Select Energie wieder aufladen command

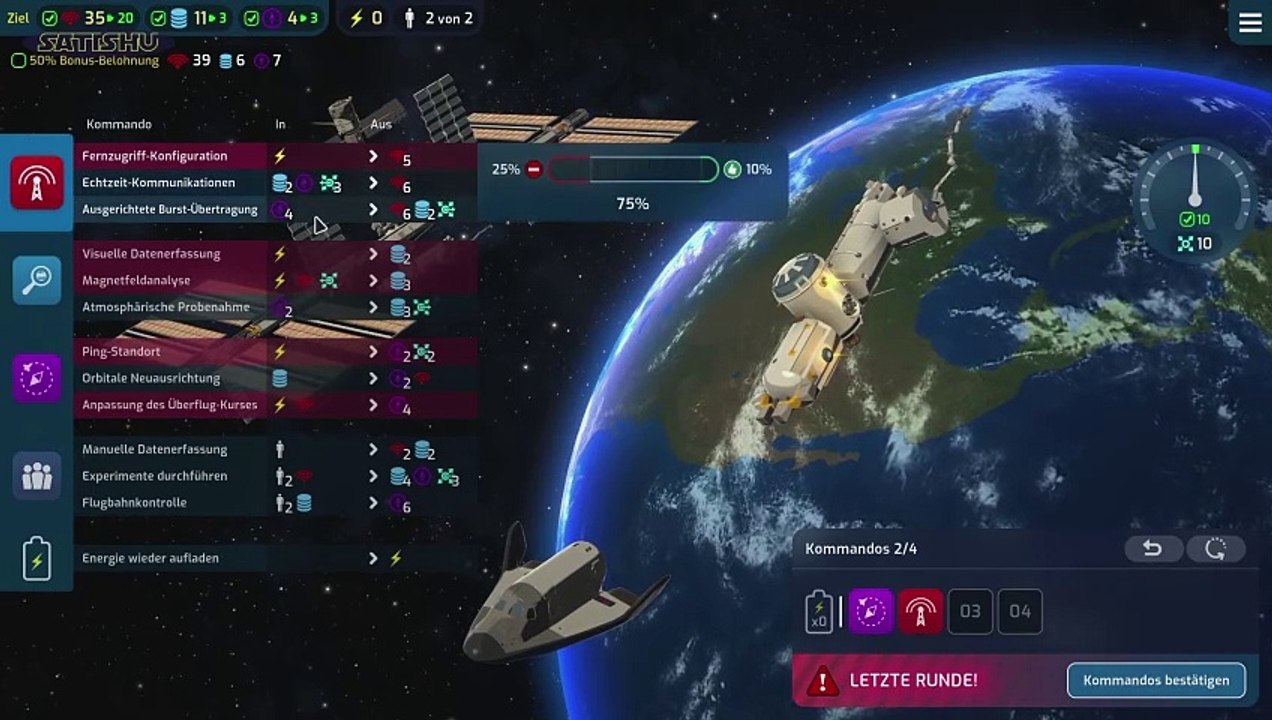(x=150, y=558)
